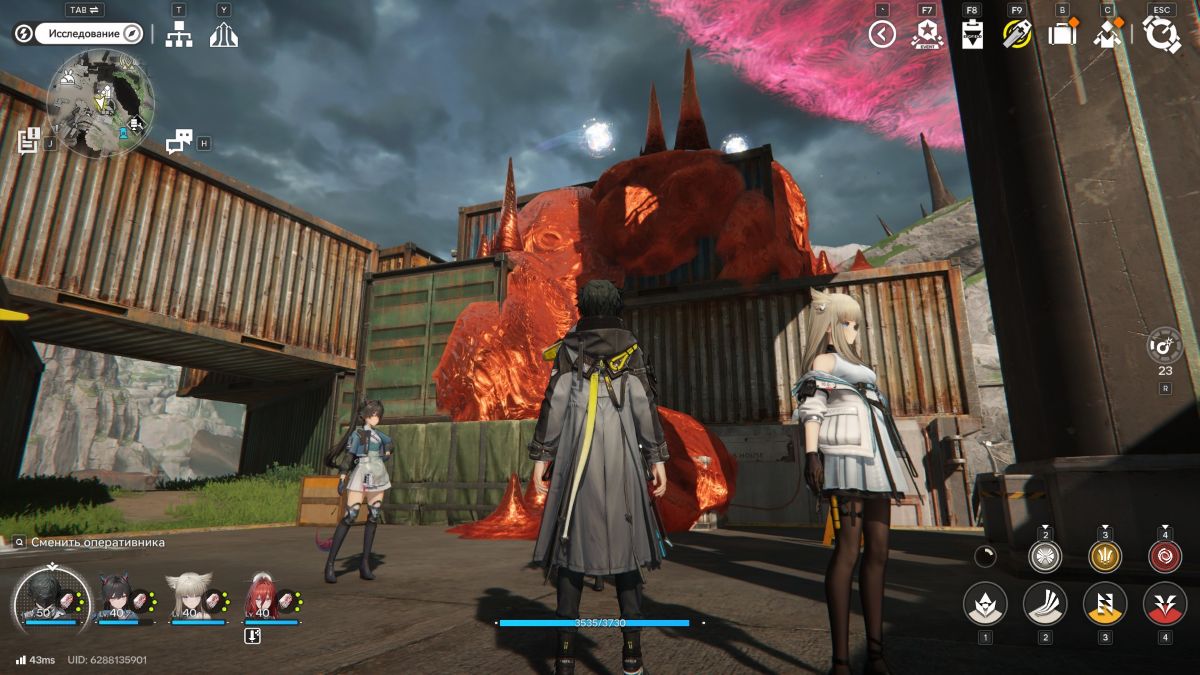1200x675 pixels.
Task: Open the operators character menu icon
Action: click(1107, 34)
